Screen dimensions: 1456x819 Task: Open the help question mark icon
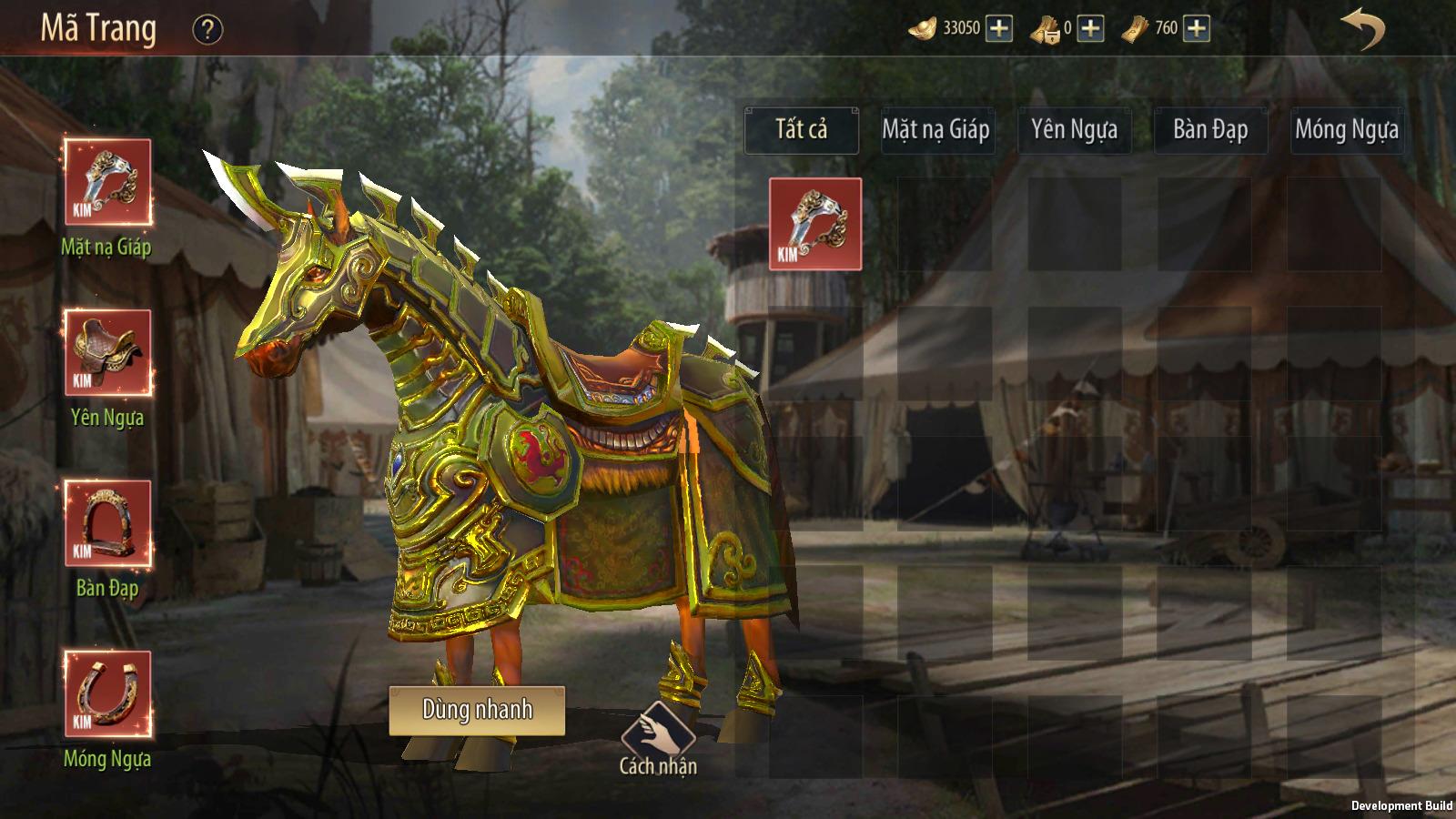coord(207,30)
